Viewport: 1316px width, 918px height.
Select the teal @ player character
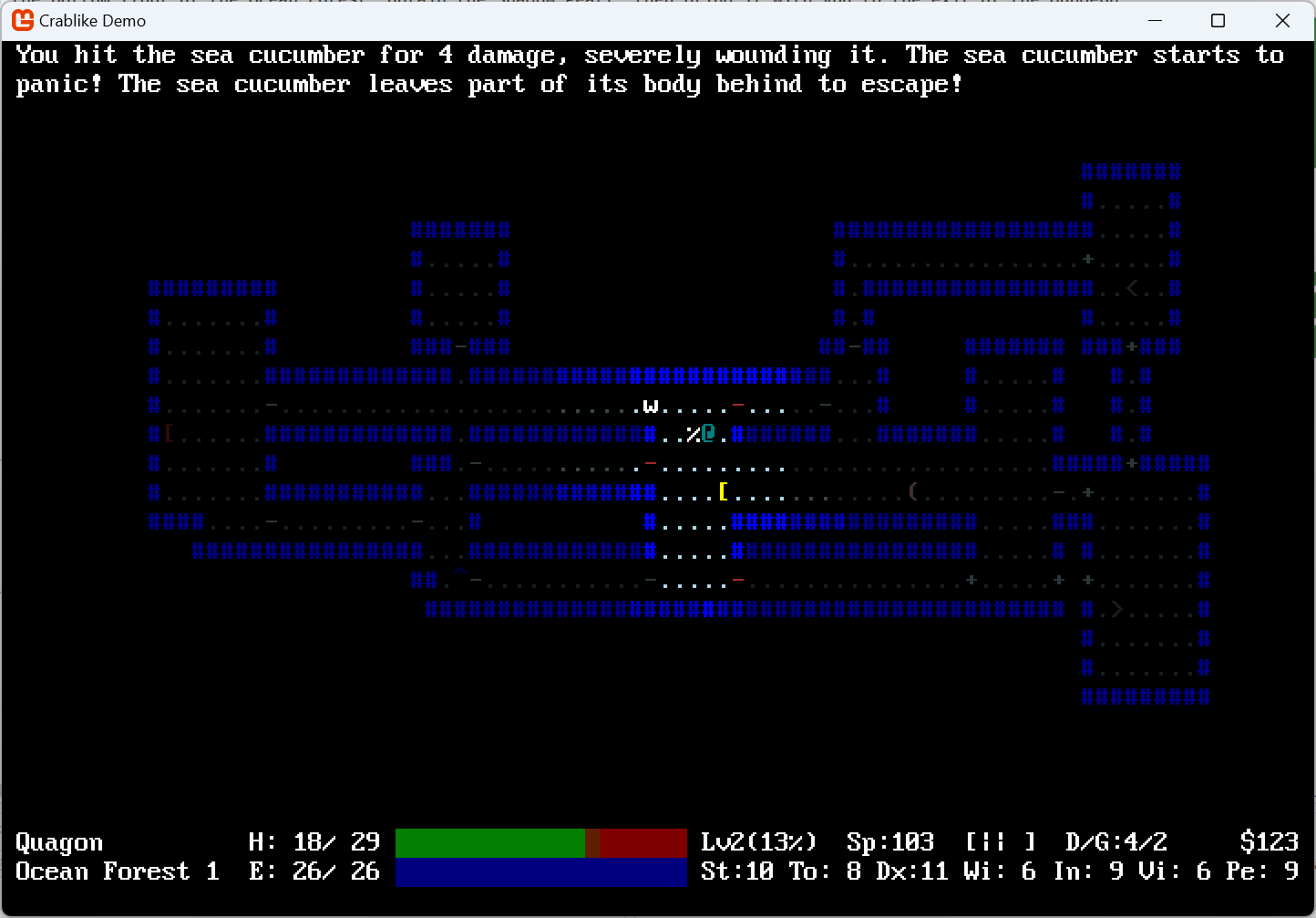point(708,435)
